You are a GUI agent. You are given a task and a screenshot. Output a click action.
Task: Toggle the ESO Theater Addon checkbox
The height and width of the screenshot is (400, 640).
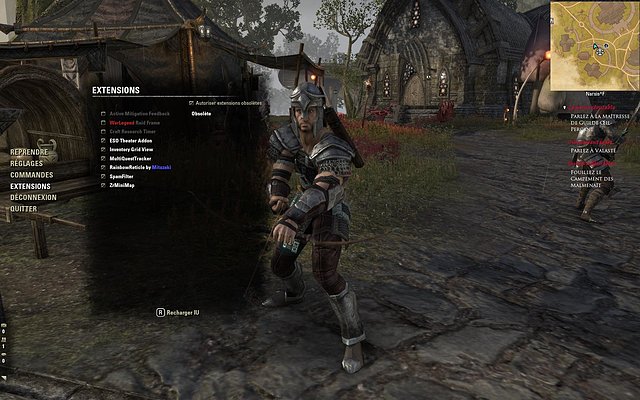[102, 141]
